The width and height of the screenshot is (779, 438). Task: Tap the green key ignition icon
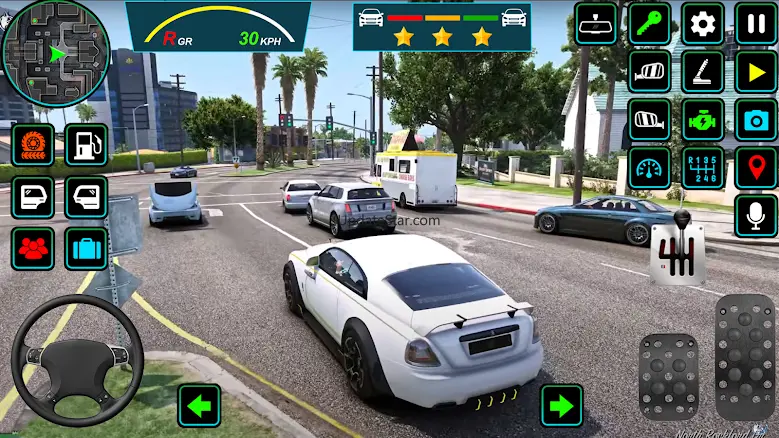(x=649, y=23)
